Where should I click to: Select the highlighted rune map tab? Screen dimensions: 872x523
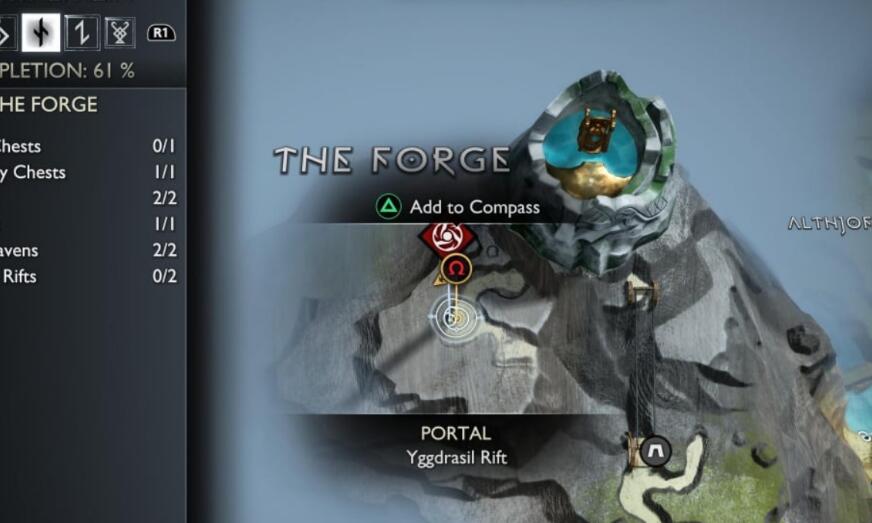point(42,33)
